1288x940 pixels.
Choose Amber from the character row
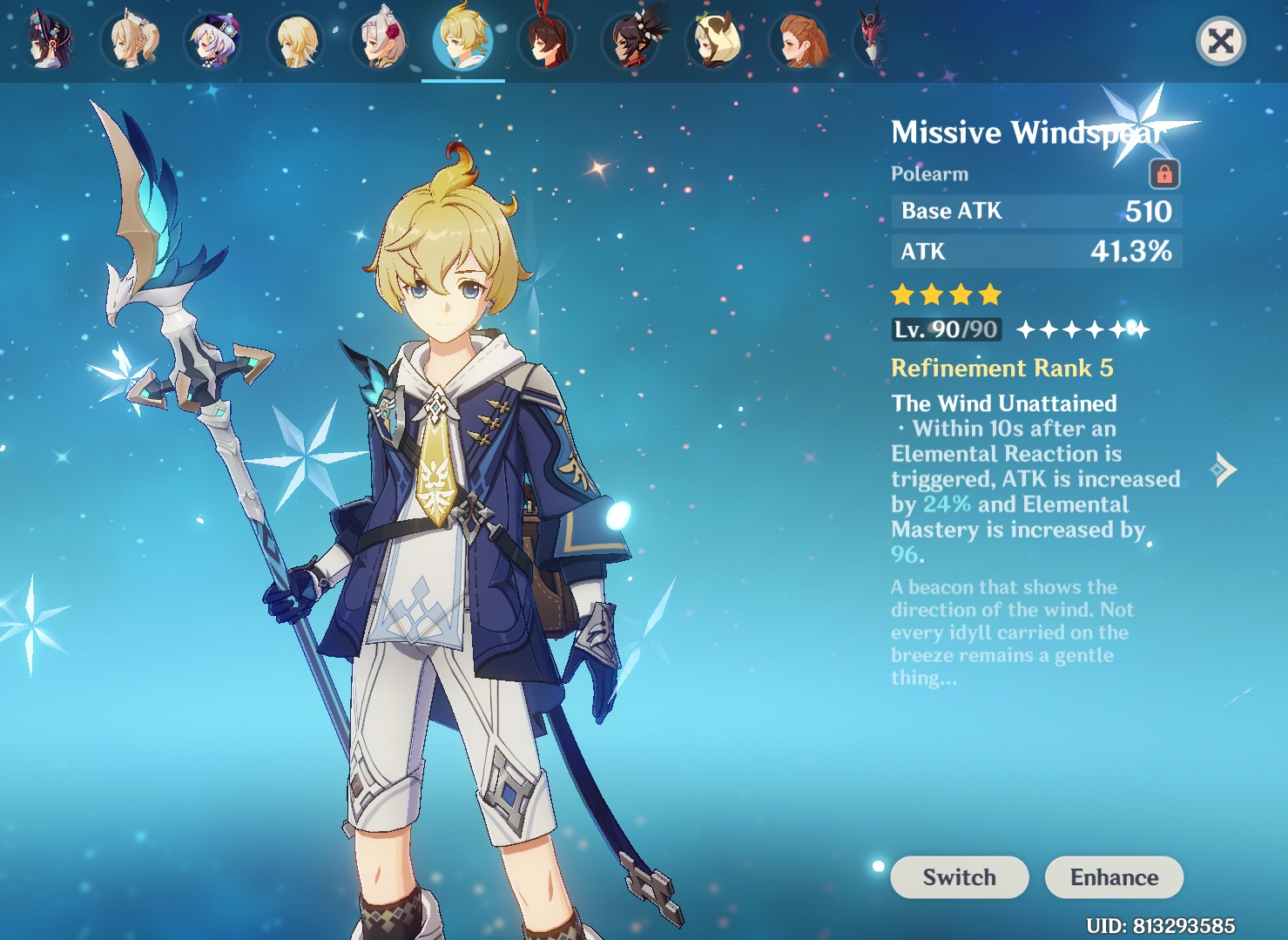coord(547,41)
